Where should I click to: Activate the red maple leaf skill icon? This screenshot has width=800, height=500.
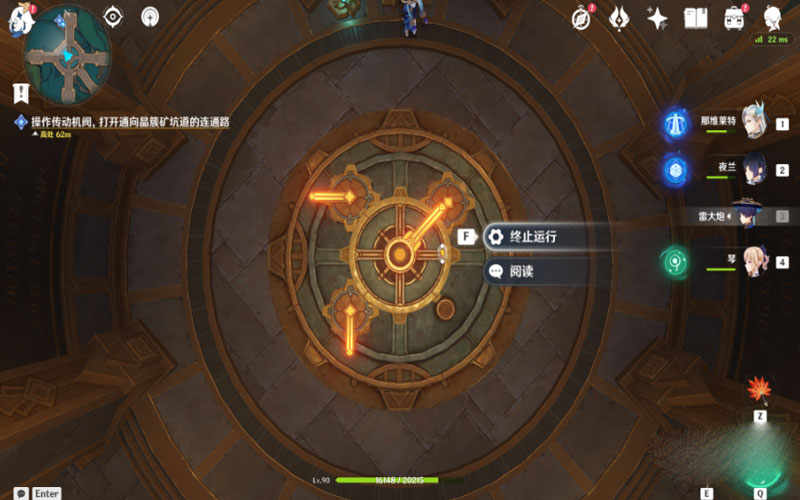759,388
